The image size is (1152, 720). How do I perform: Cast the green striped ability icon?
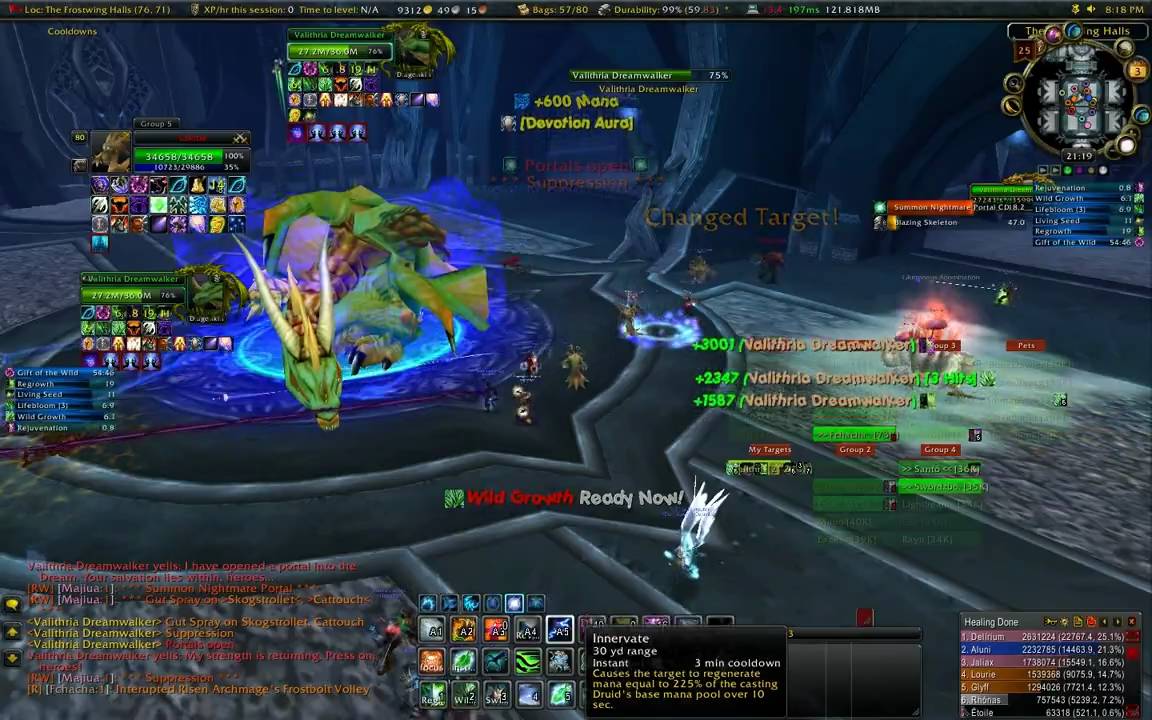click(527, 662)
